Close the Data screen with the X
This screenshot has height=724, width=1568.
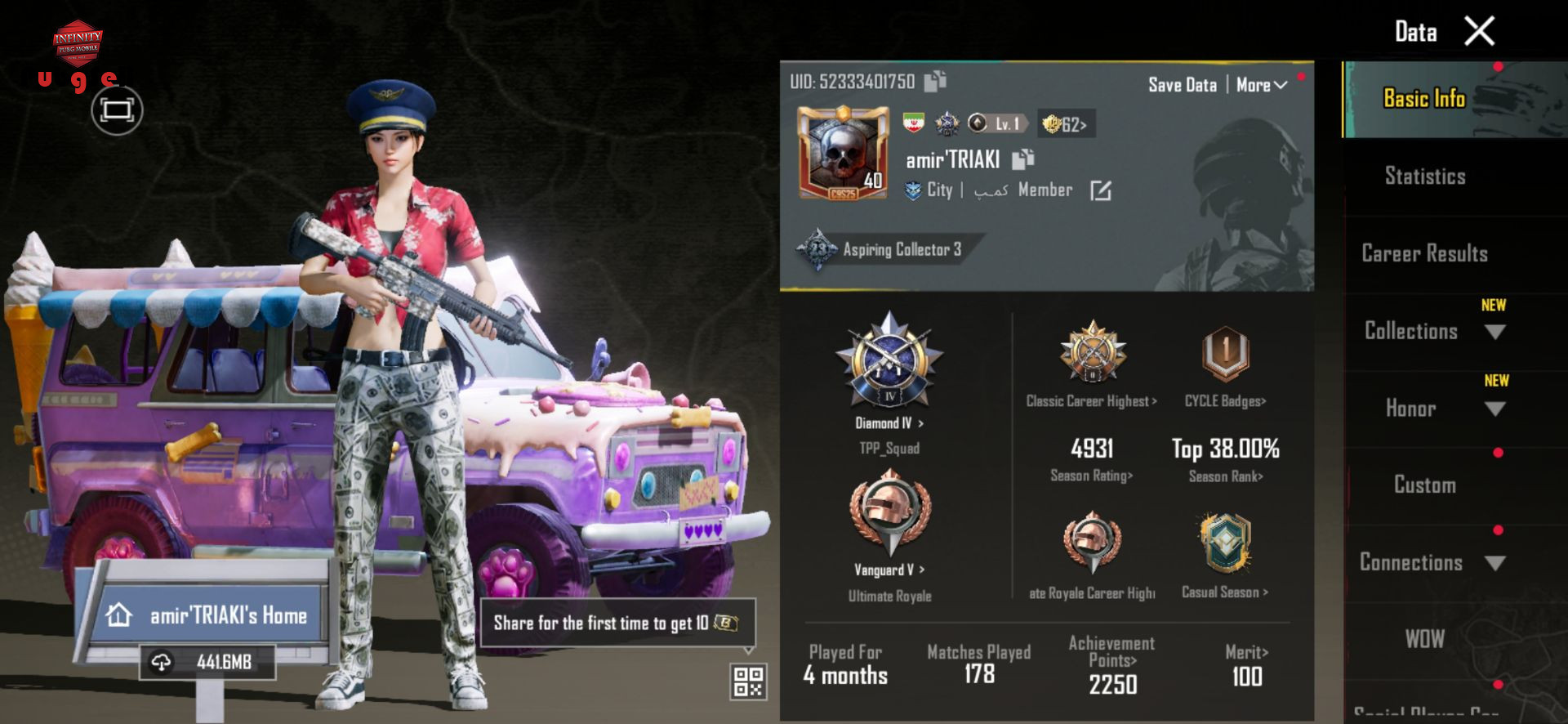pyautogui.click(x=1479, y=32)
